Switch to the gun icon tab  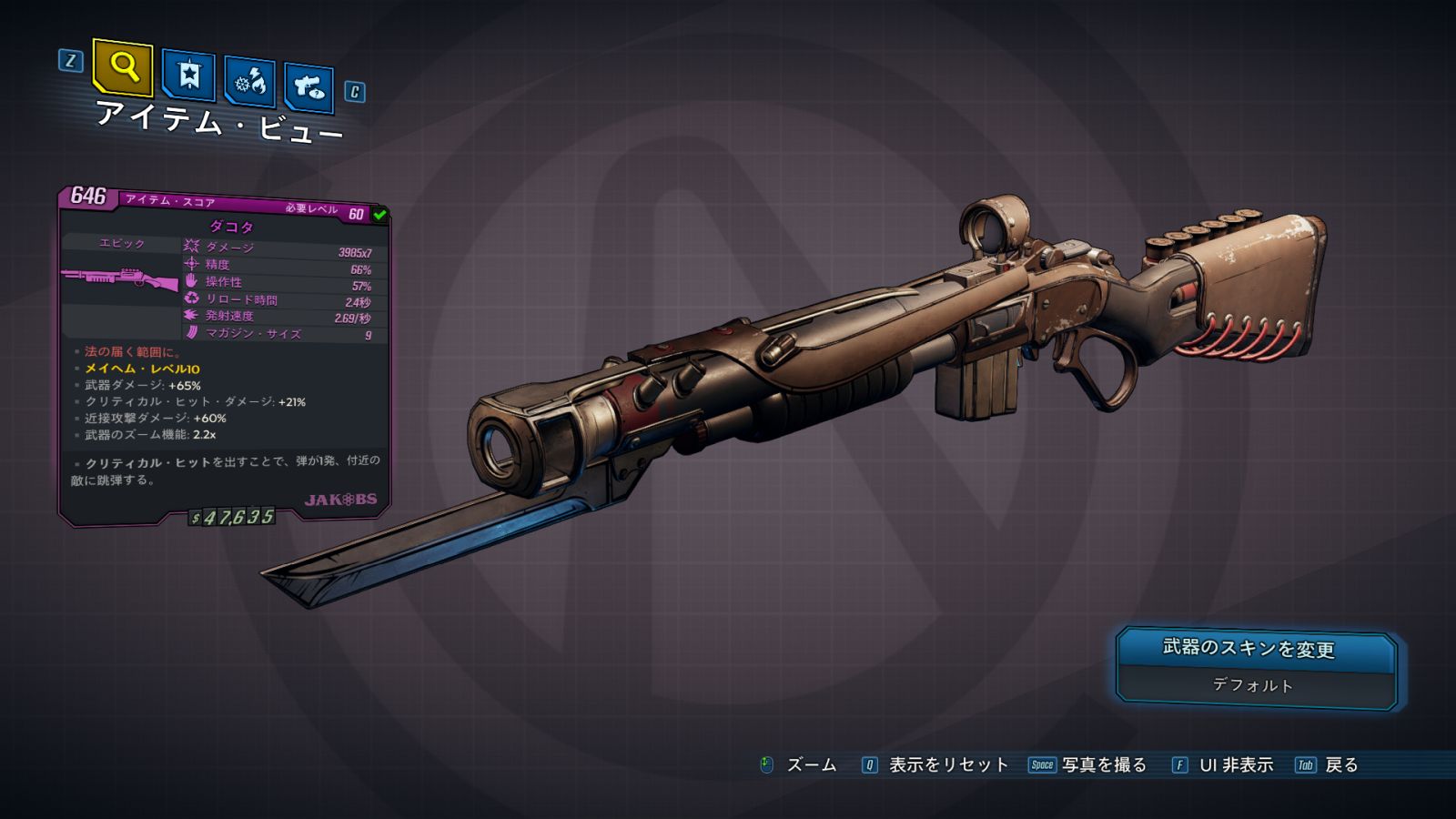pos(309,87)
